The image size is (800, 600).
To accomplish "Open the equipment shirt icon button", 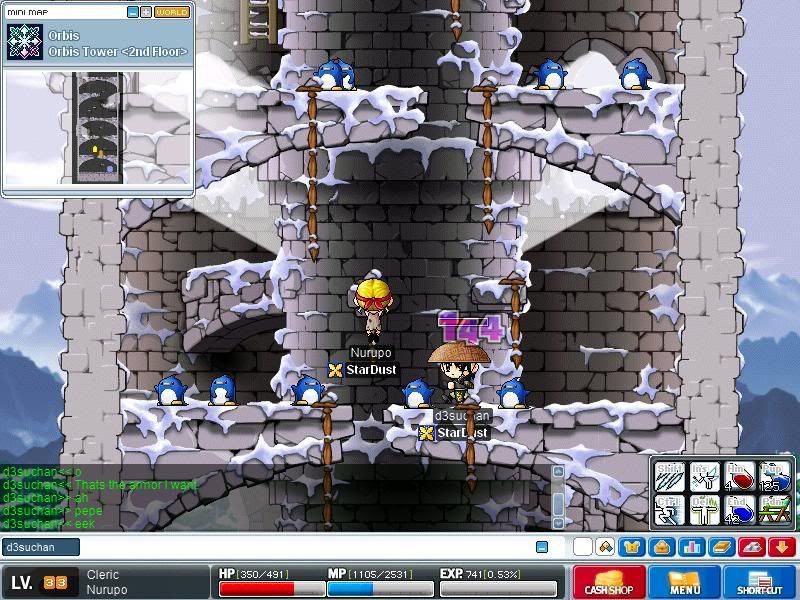I will 632,547.
